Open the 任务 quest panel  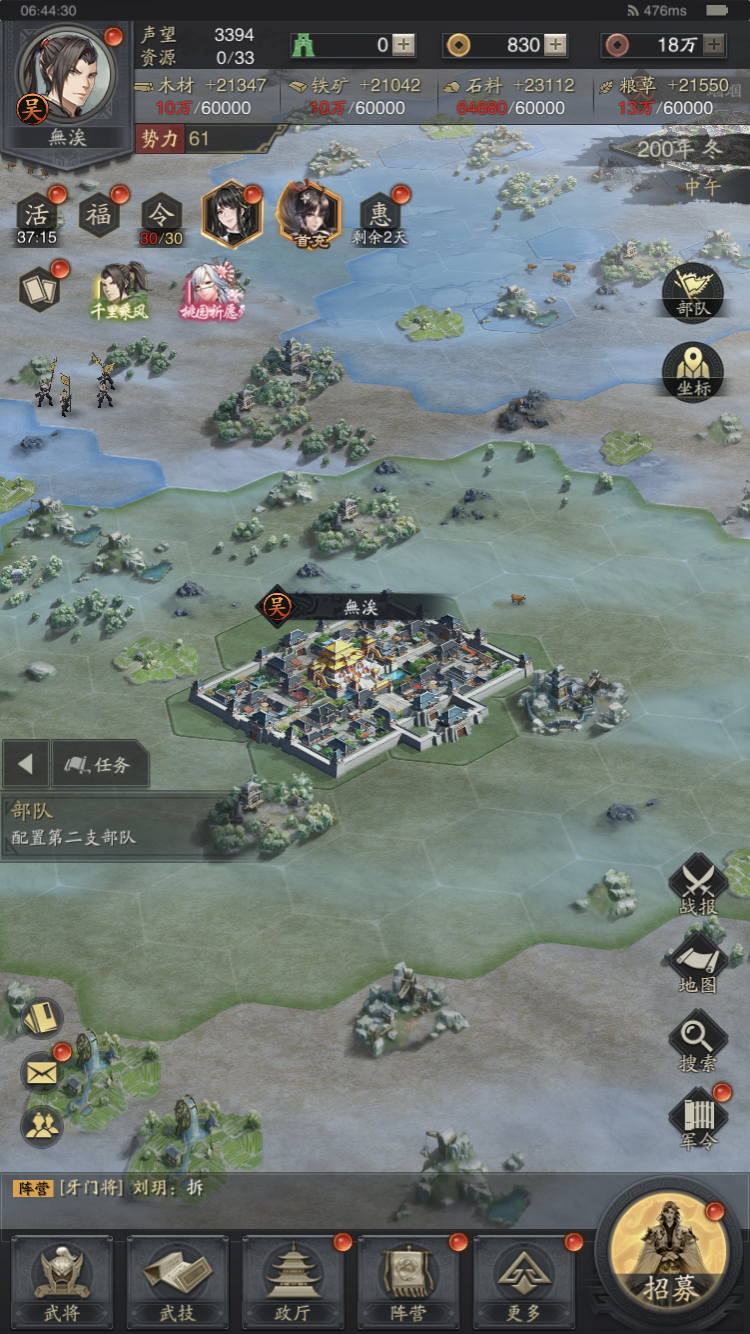click(x=99, y=765)
